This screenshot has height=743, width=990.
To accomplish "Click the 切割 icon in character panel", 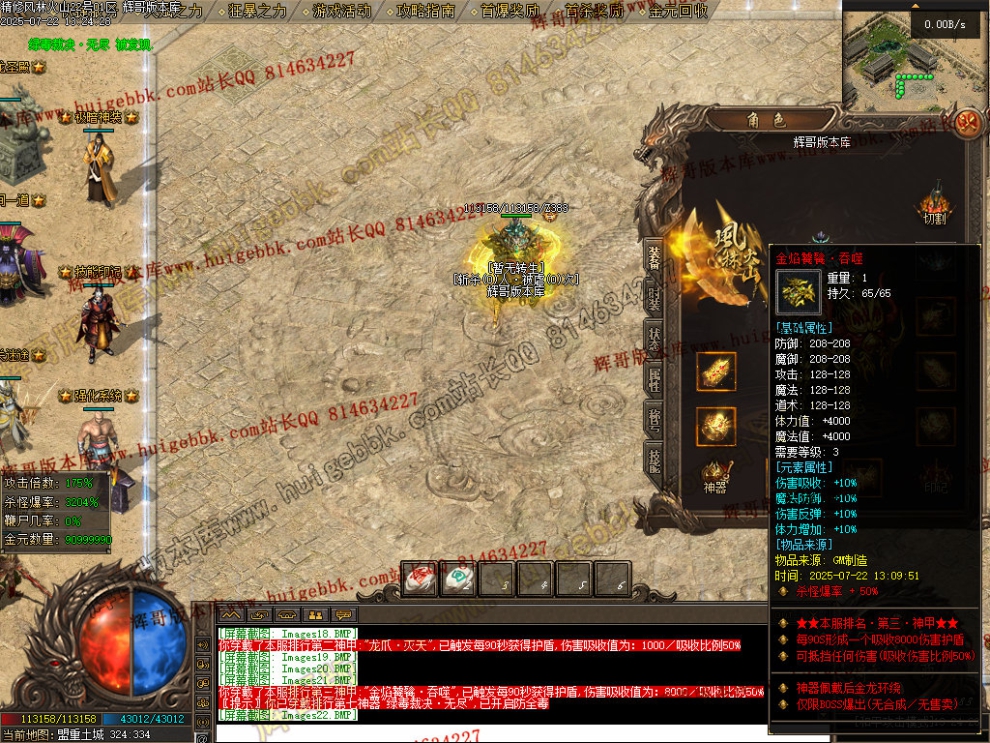I will click(x=936, y=204).
